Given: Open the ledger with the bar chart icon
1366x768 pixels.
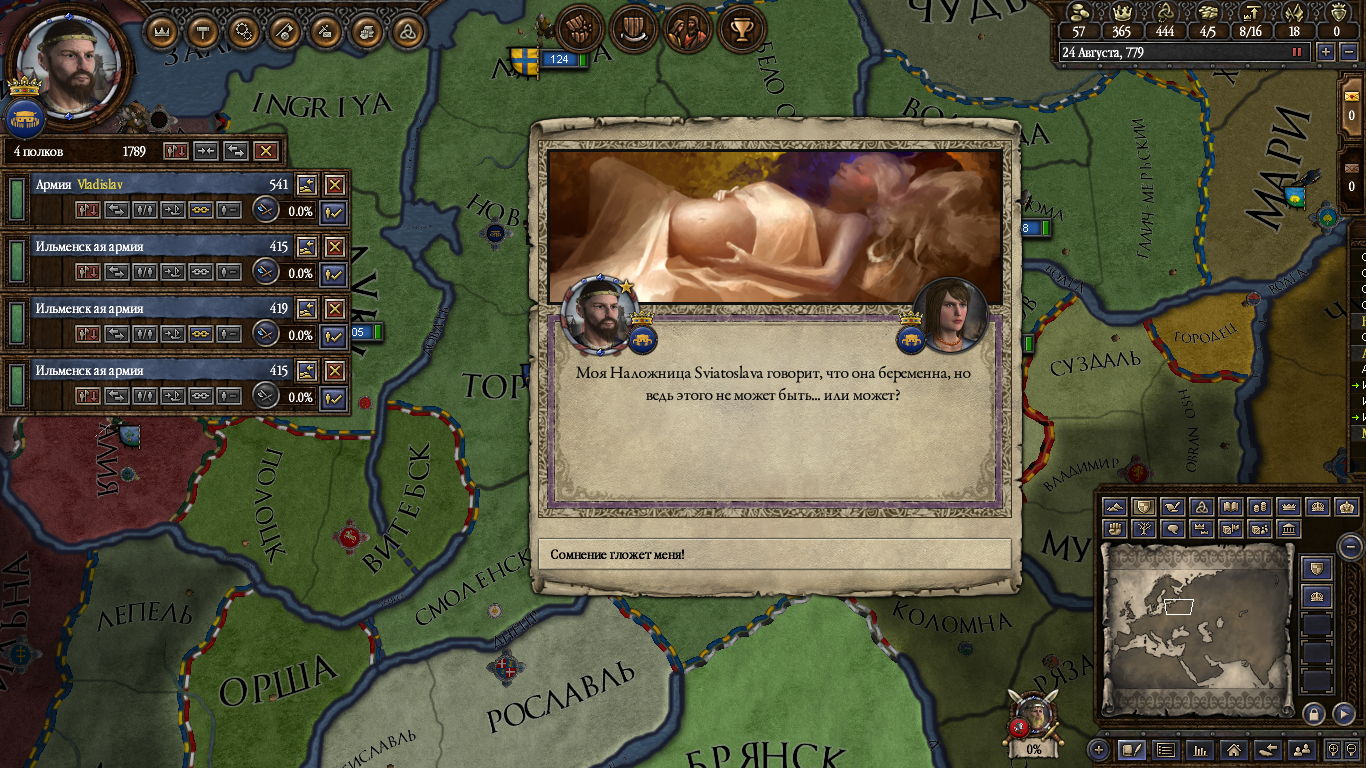Looking at the screenshot, I should pyautogui.click(x=1199, y=749).
